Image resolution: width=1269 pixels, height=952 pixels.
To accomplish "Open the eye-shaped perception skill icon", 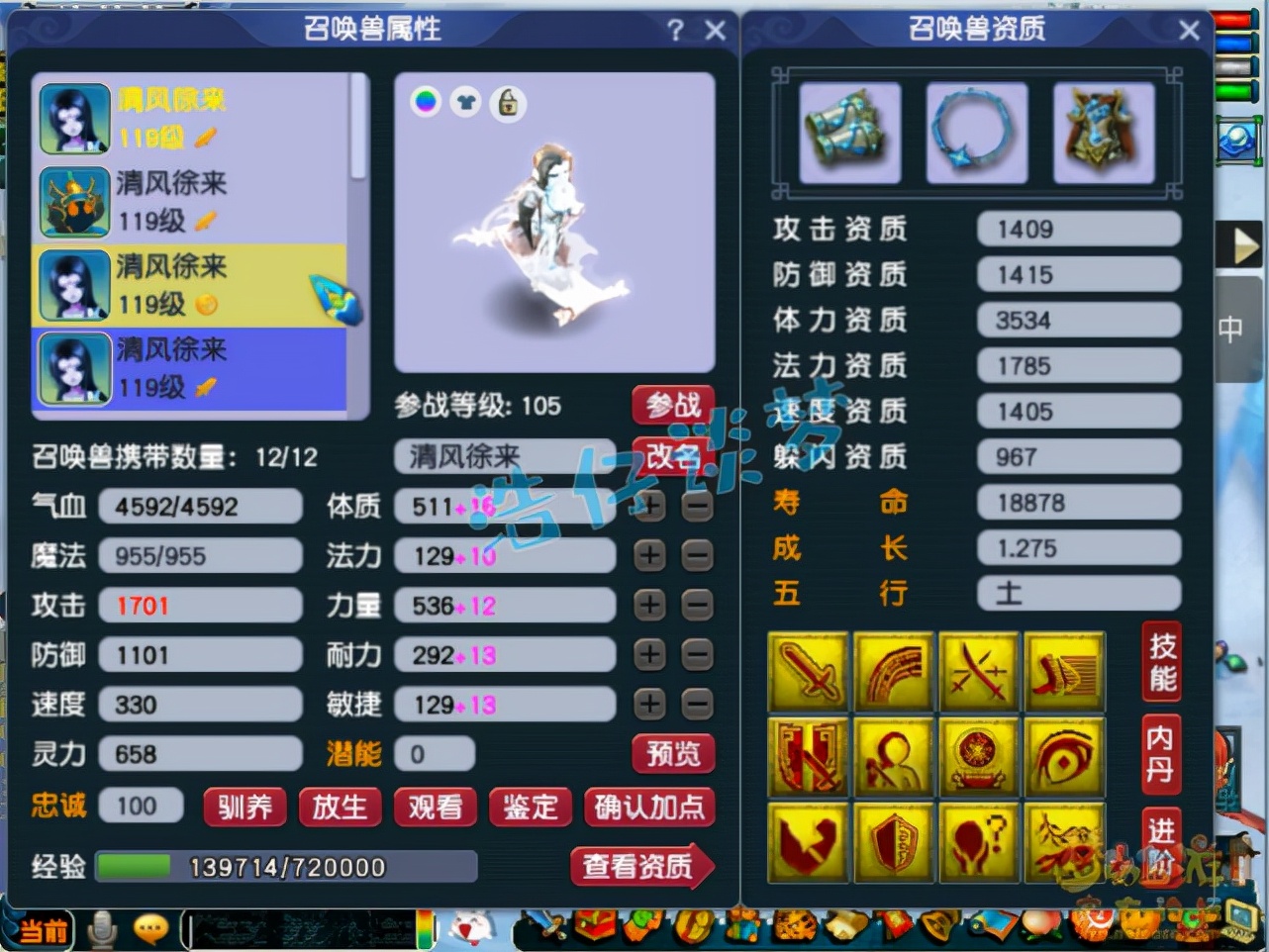I will (x=1066, y=757).
